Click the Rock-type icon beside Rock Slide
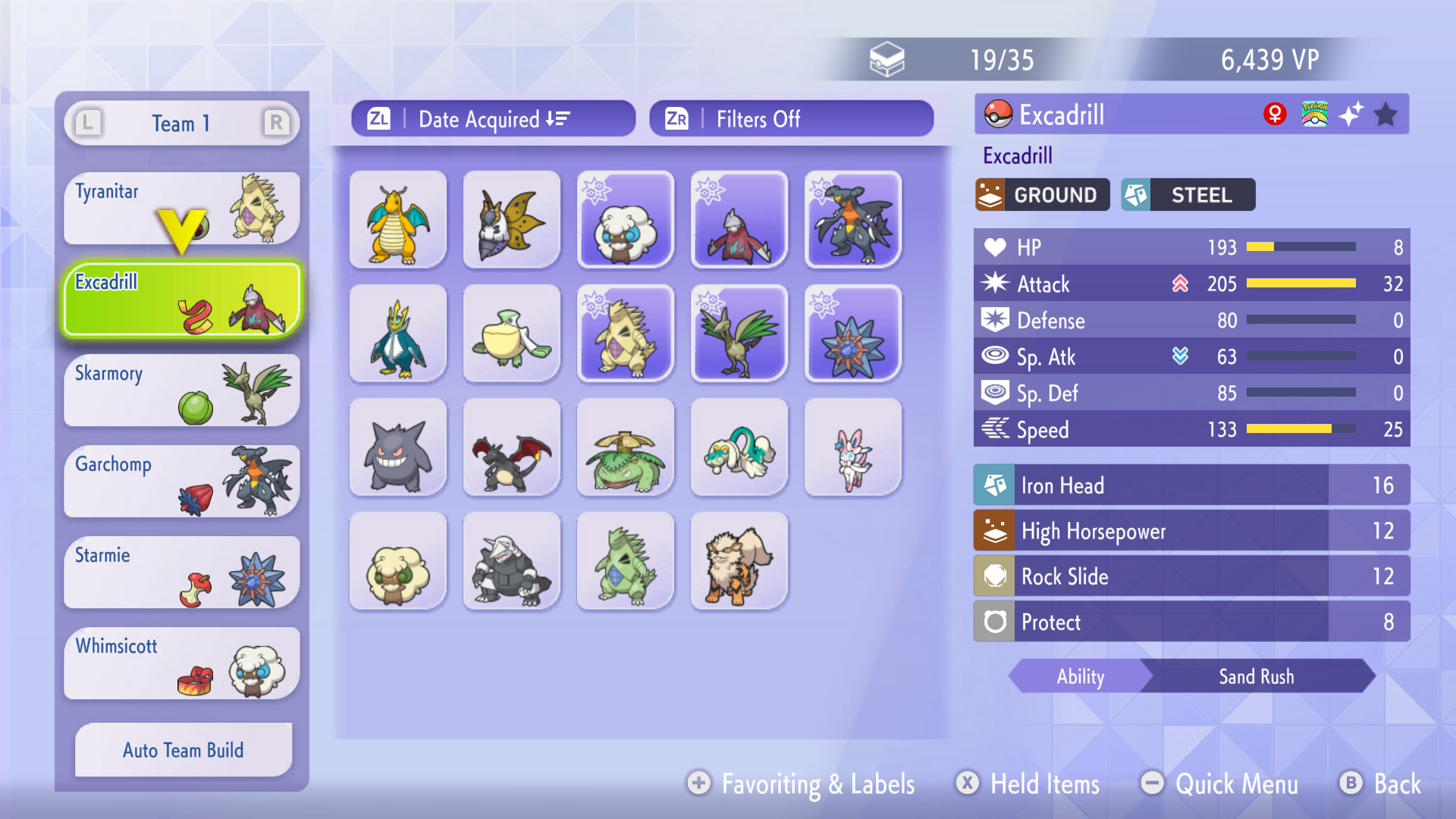1456x819 pixels. [996, 576]
